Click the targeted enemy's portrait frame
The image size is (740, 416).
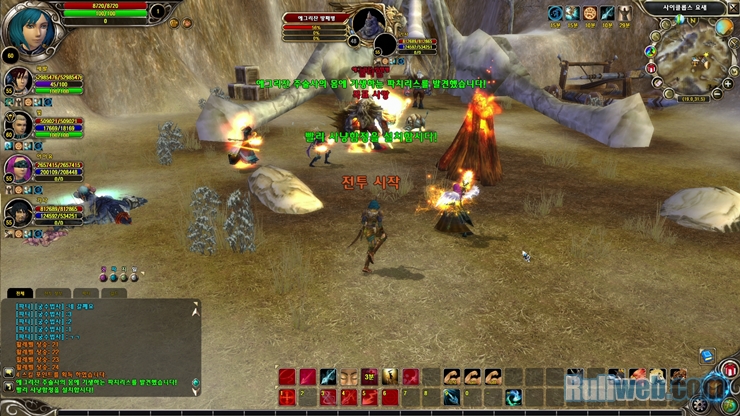pyautogui.click(x=372, y=24)
